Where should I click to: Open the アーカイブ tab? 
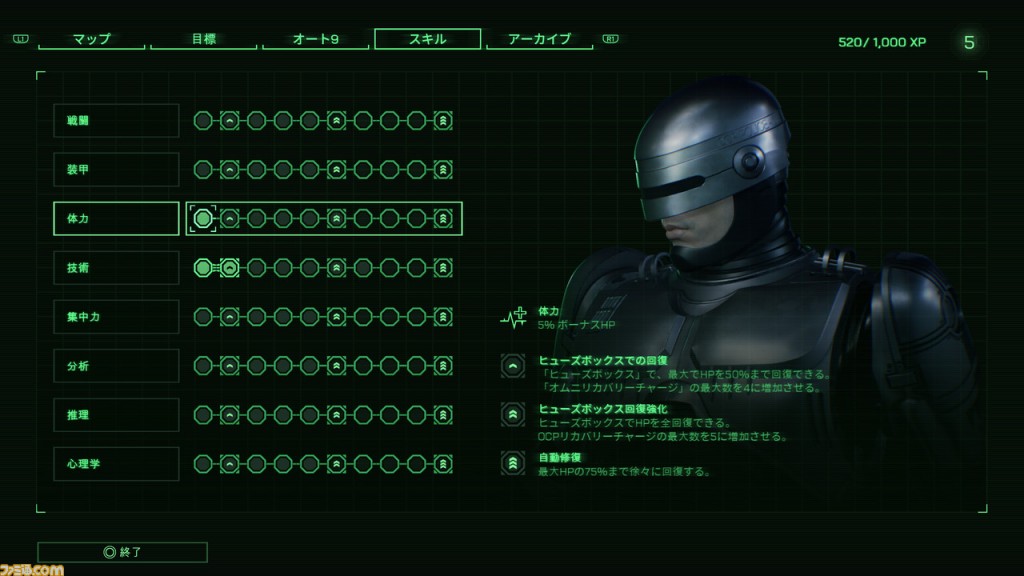[539, 40]
